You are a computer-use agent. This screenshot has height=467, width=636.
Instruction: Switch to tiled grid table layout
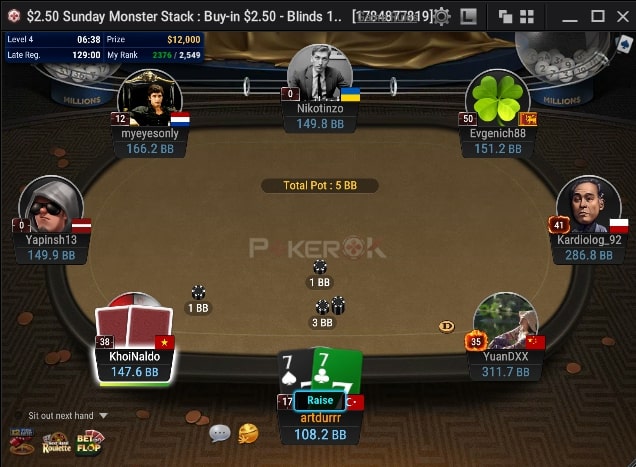coord(526,16)
